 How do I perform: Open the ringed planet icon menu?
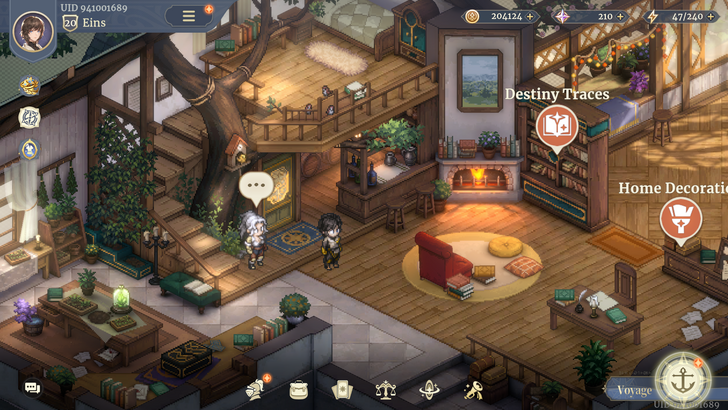[x=429, y=389]
